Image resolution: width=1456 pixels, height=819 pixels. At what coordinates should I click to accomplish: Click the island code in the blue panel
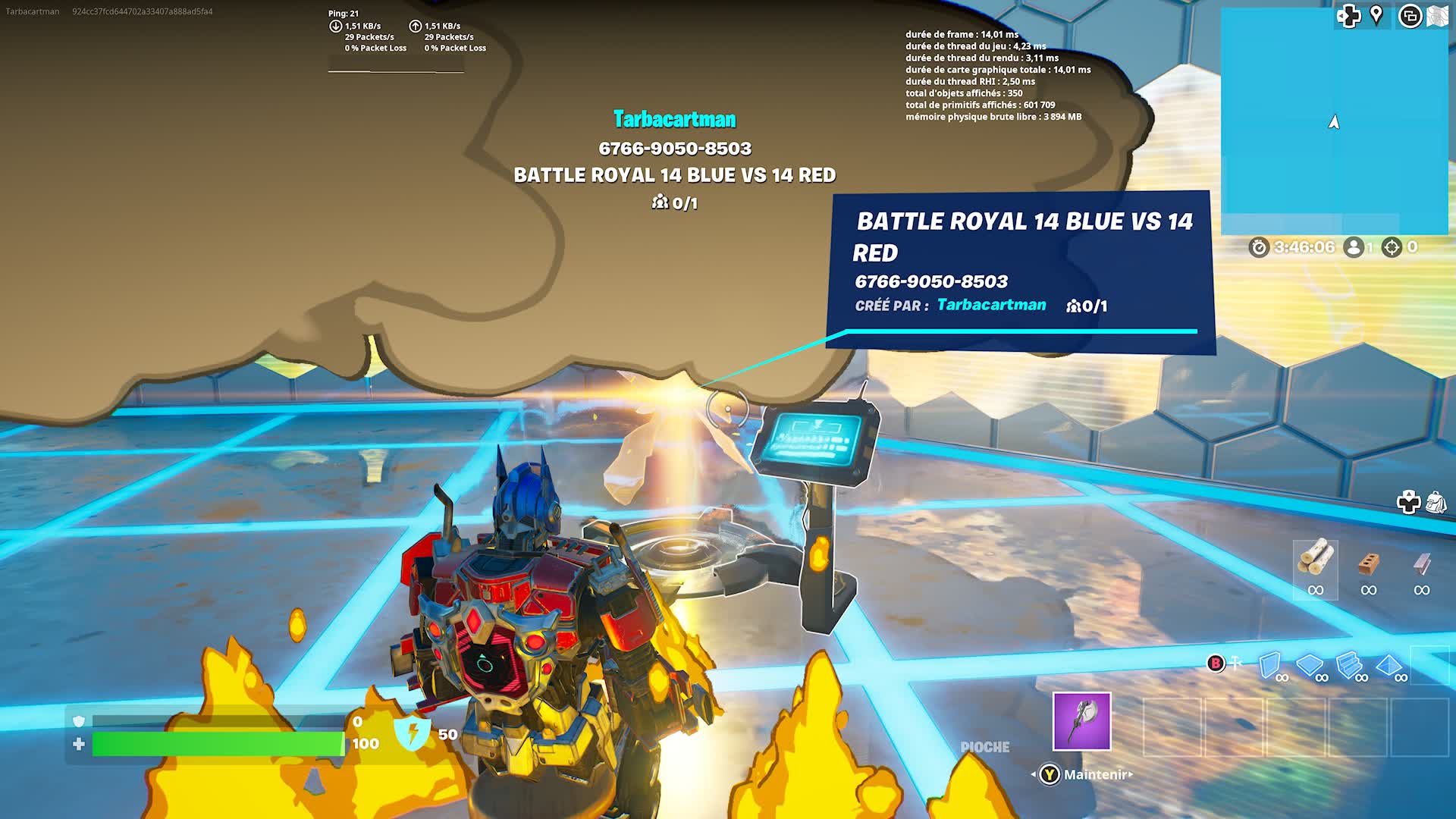click(931, 281)
